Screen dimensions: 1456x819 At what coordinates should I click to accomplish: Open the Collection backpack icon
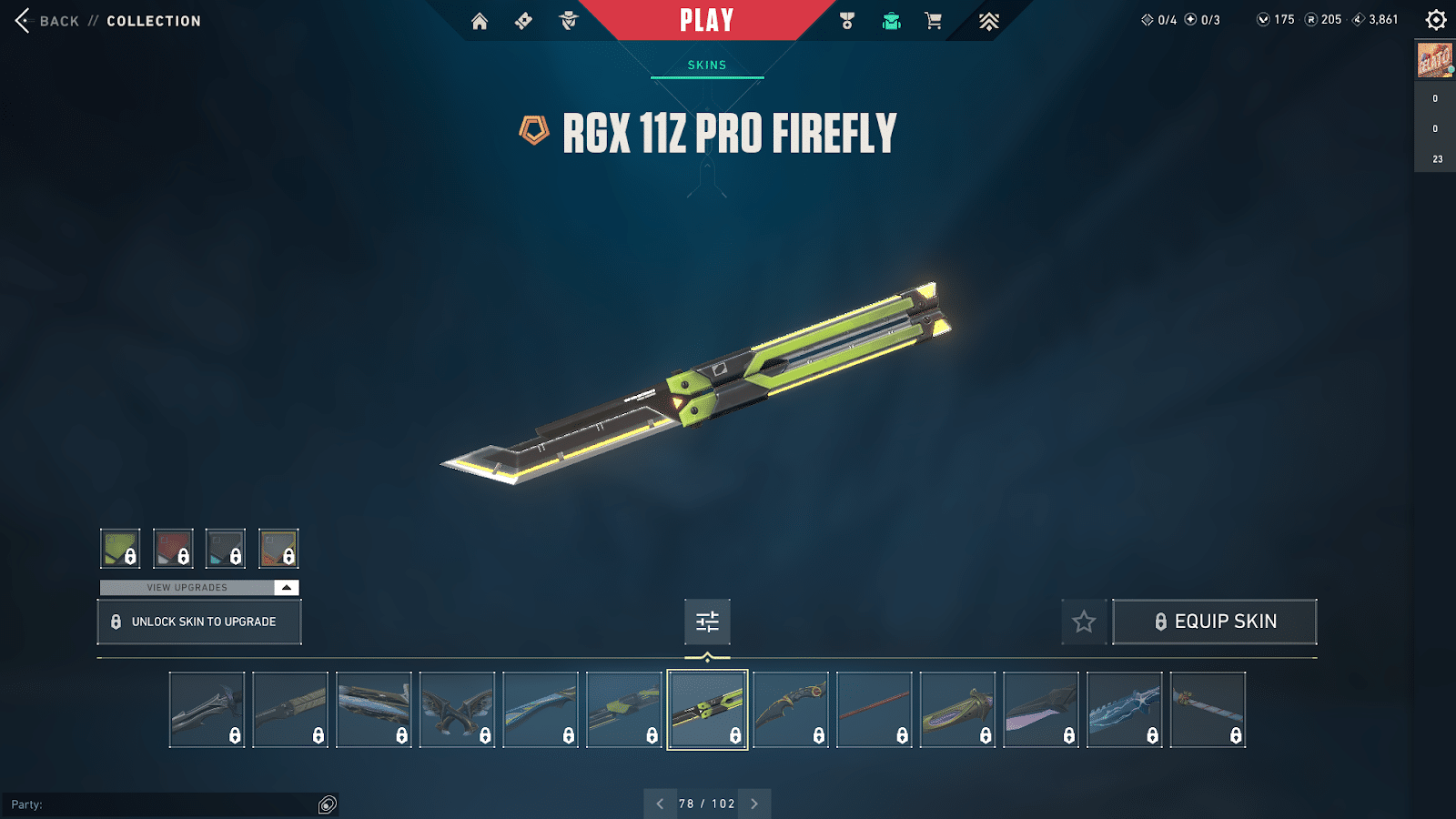(890, 20)
